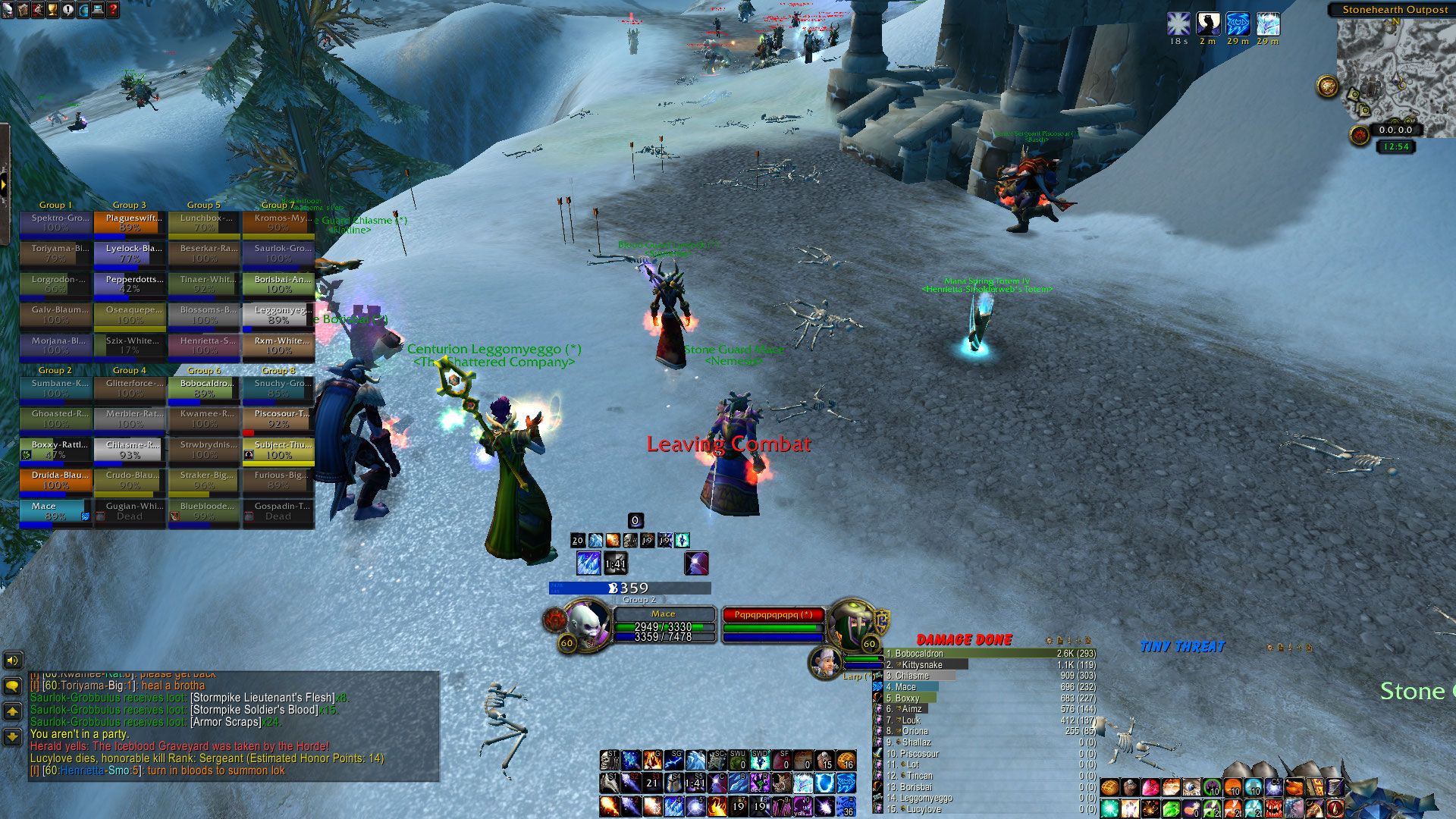Viewport: 1456px width, 819px height.
Task: Target Boxxy in the Group 2 frames
Action: coord(55,450)
